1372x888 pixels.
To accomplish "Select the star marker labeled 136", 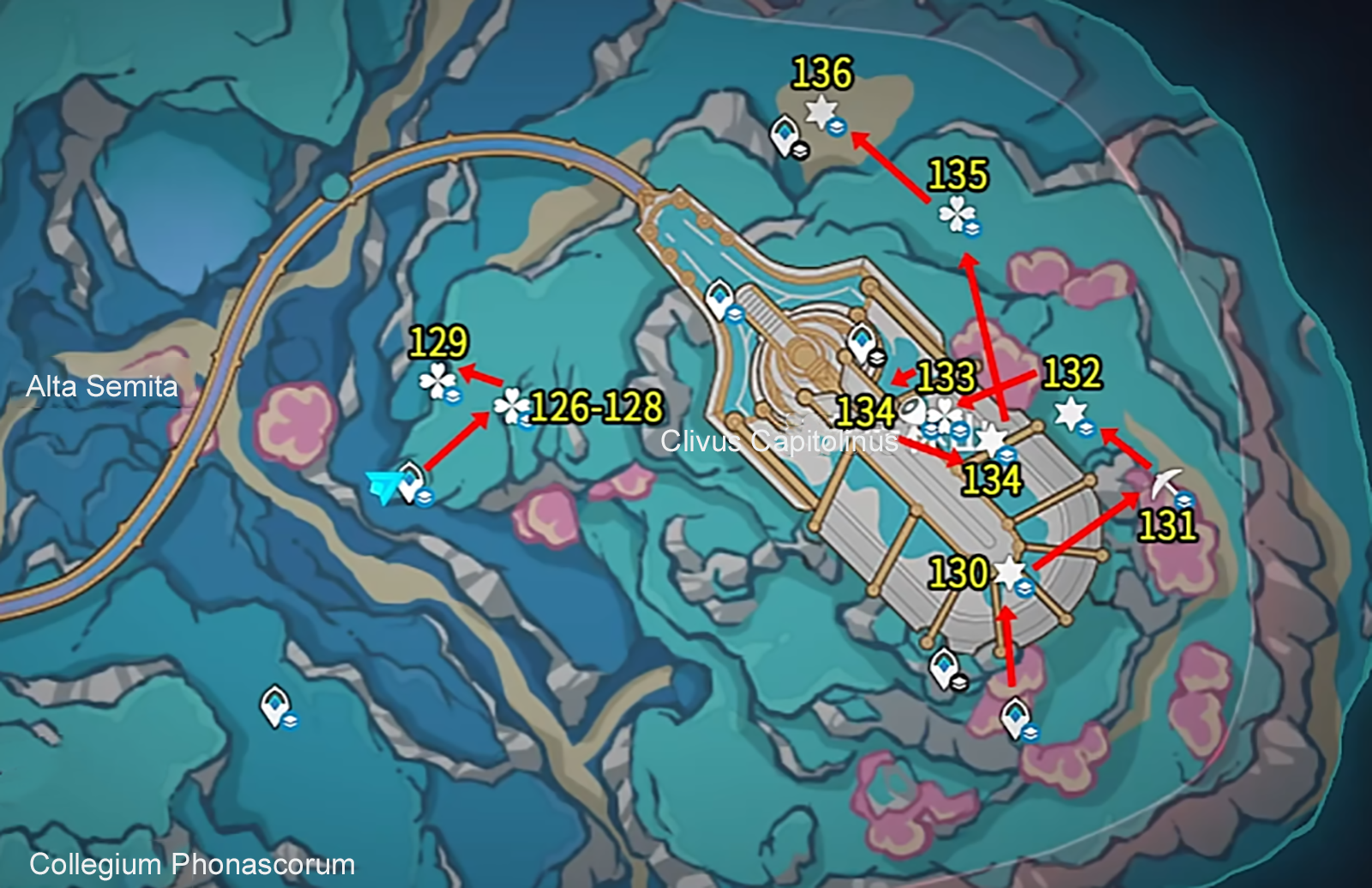I will pyautogui.click(x=821, y=109).
